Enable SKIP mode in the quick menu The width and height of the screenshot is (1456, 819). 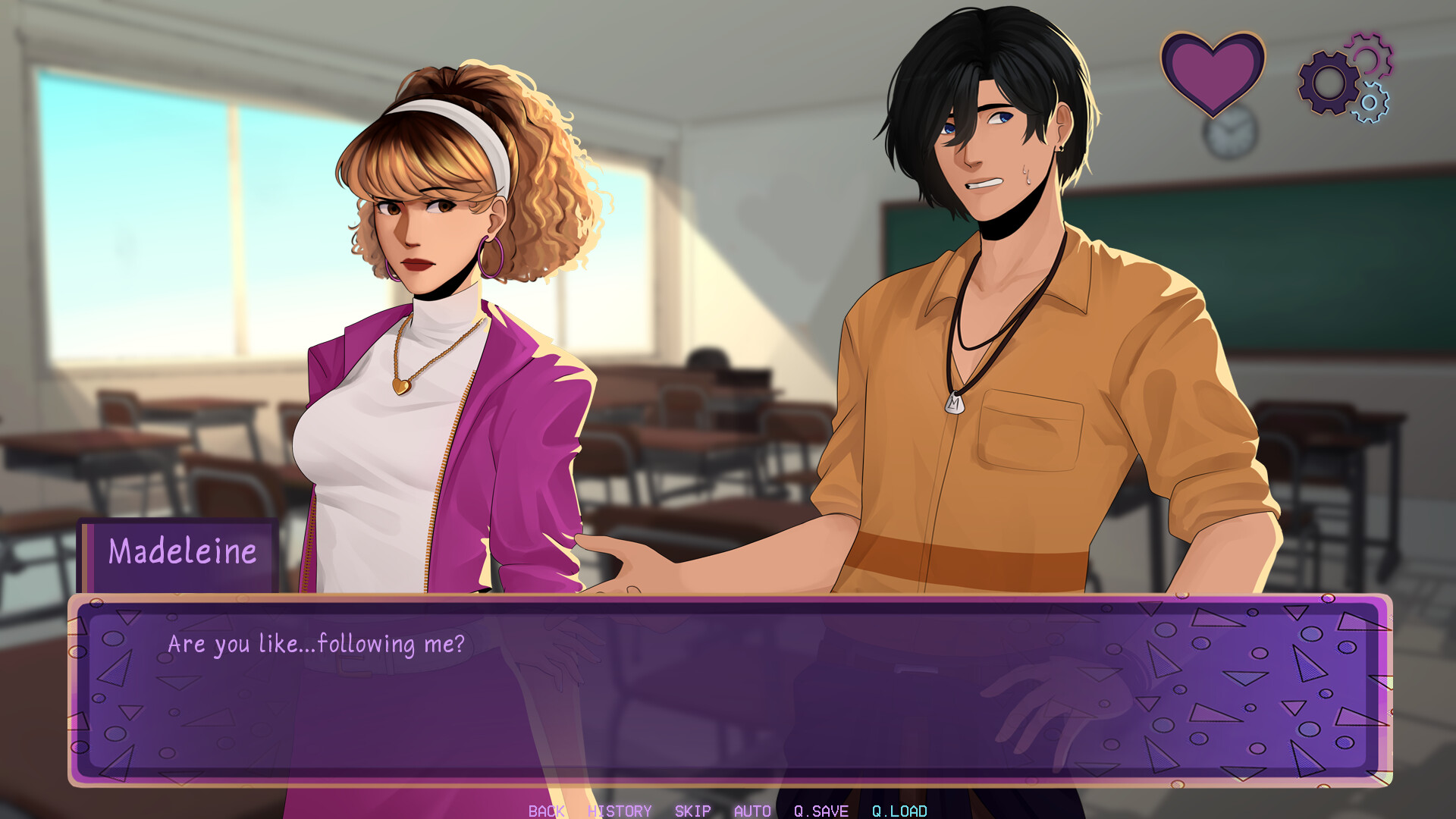(691, 811)
